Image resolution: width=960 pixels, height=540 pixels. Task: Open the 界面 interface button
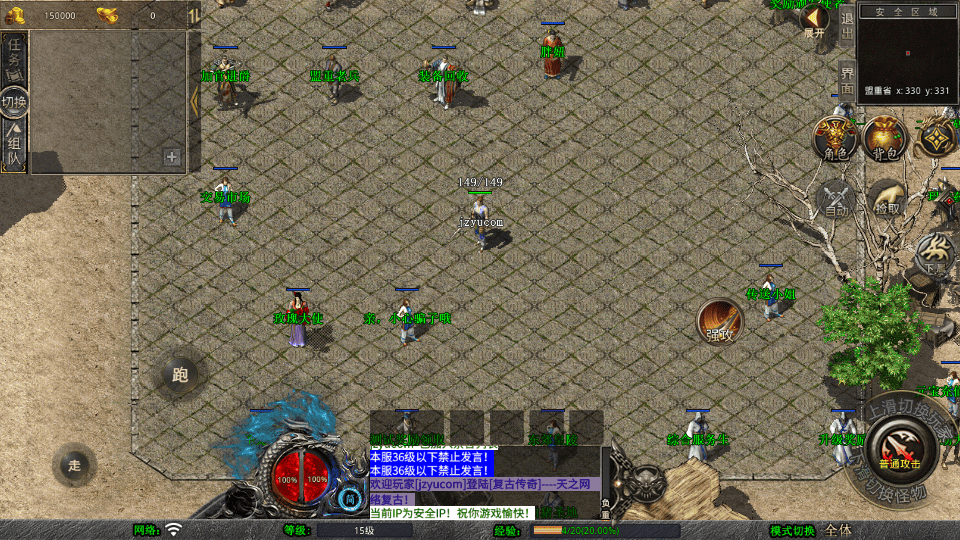coord(847,80)
